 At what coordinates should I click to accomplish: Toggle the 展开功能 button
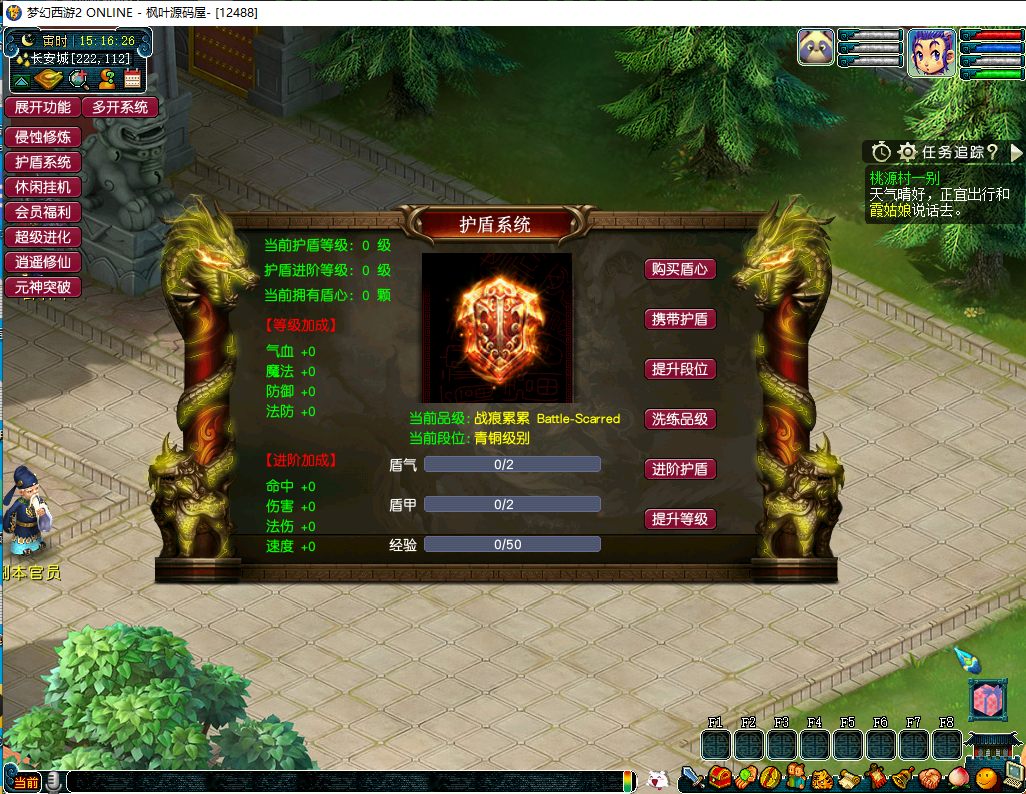pyautogui.click(x=43, y=107)
